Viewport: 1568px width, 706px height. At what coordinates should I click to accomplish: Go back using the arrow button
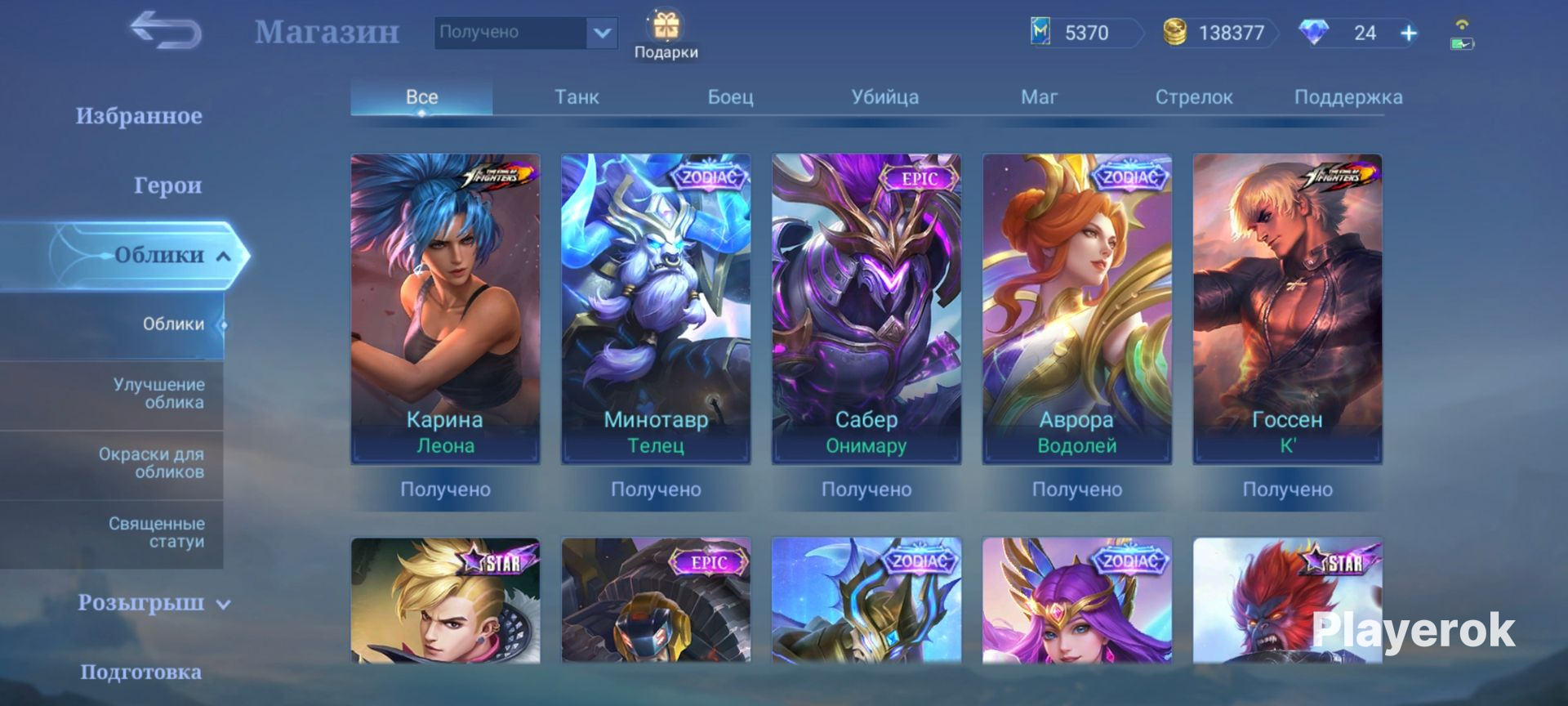pyautogui.click(x=166, y=31)
